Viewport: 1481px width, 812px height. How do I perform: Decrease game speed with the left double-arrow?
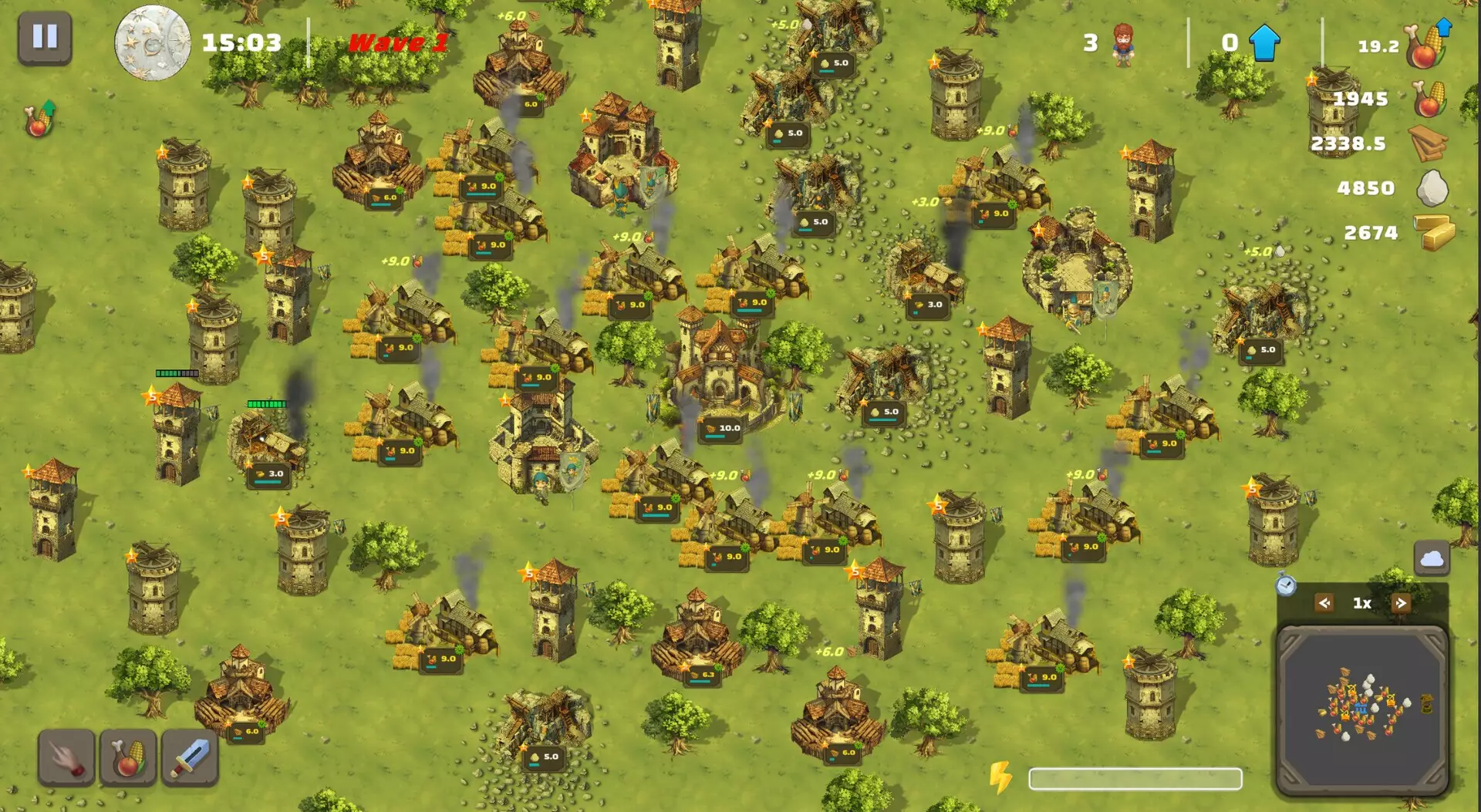[1324, 602]
